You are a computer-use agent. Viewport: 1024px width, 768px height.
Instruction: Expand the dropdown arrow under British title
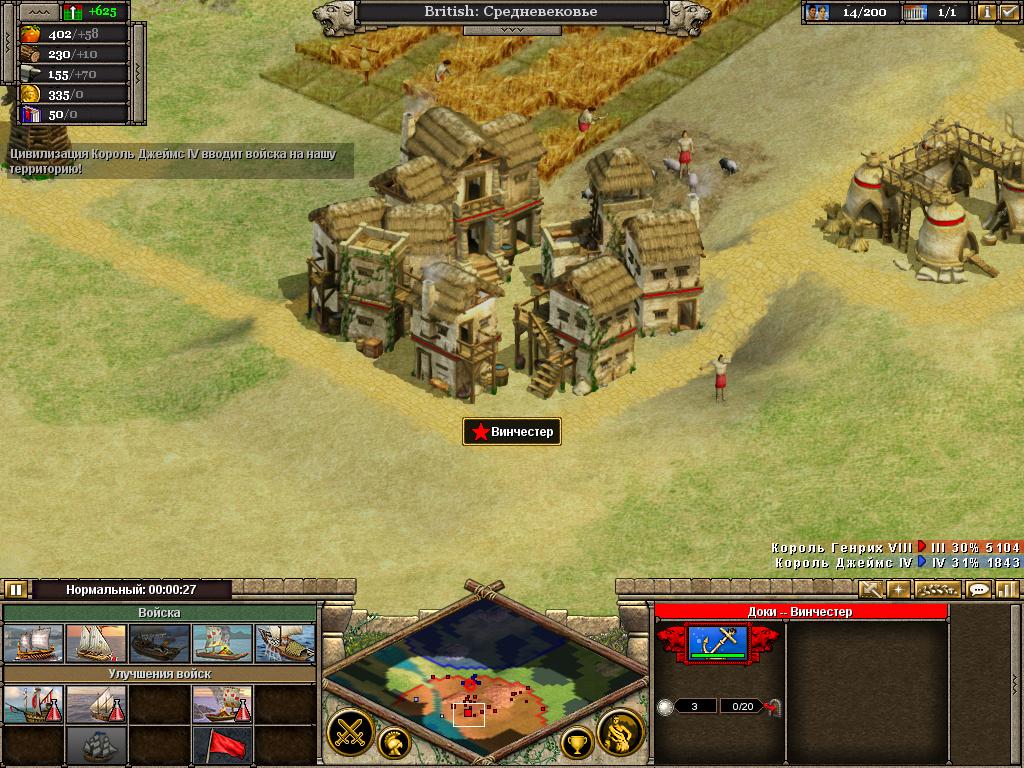pos(511,30)
